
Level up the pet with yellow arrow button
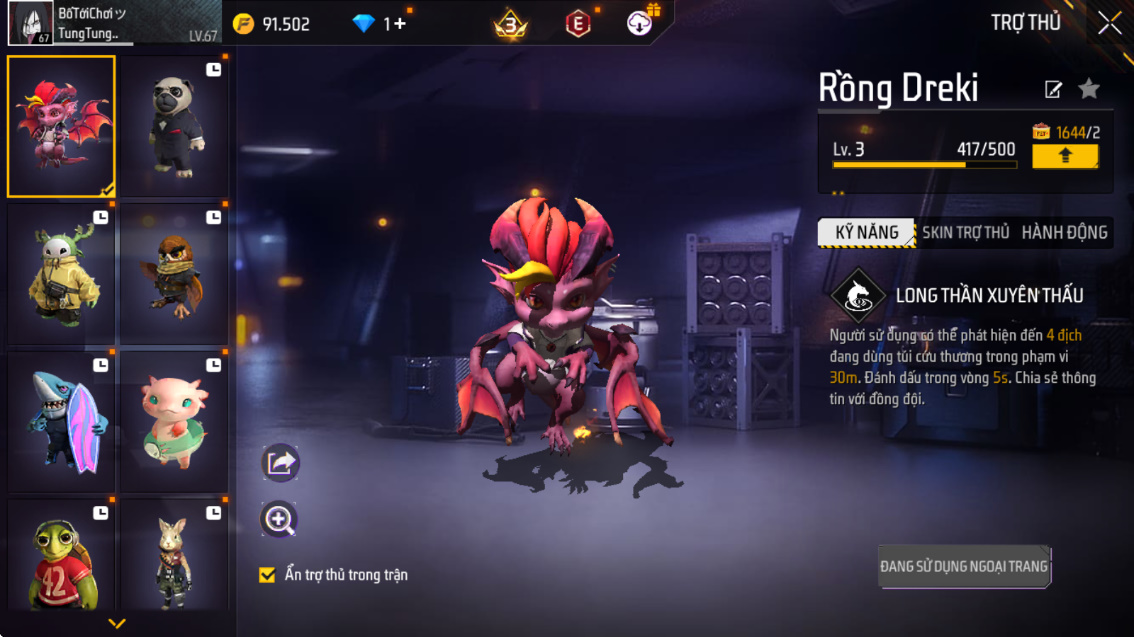[x=1065, y=156]
